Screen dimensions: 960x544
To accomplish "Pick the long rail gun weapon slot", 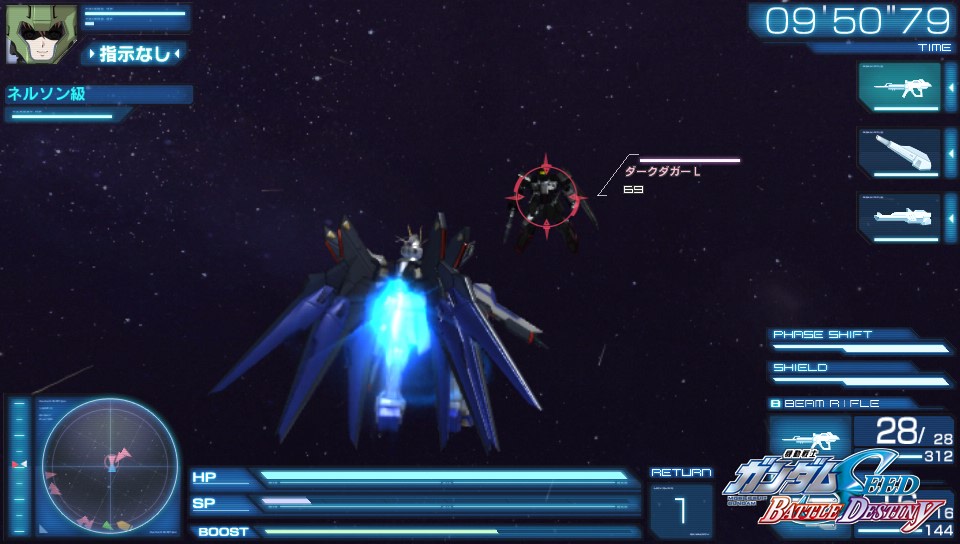I will point(899,216).
